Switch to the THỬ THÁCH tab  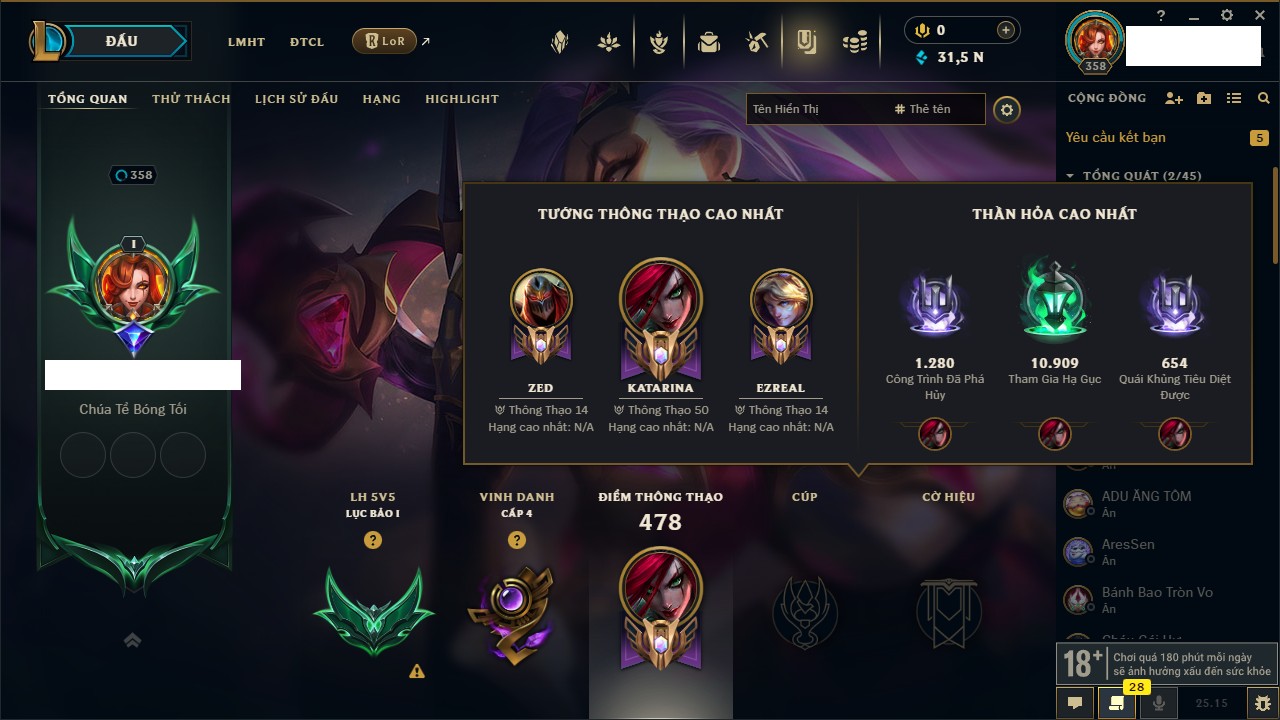point(191,99)
